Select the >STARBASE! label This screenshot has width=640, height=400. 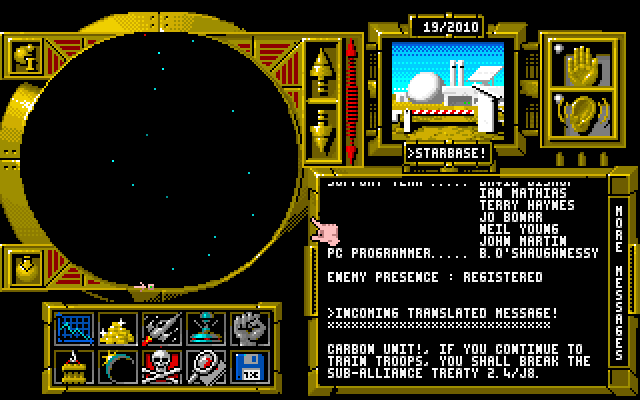point(448,153)
